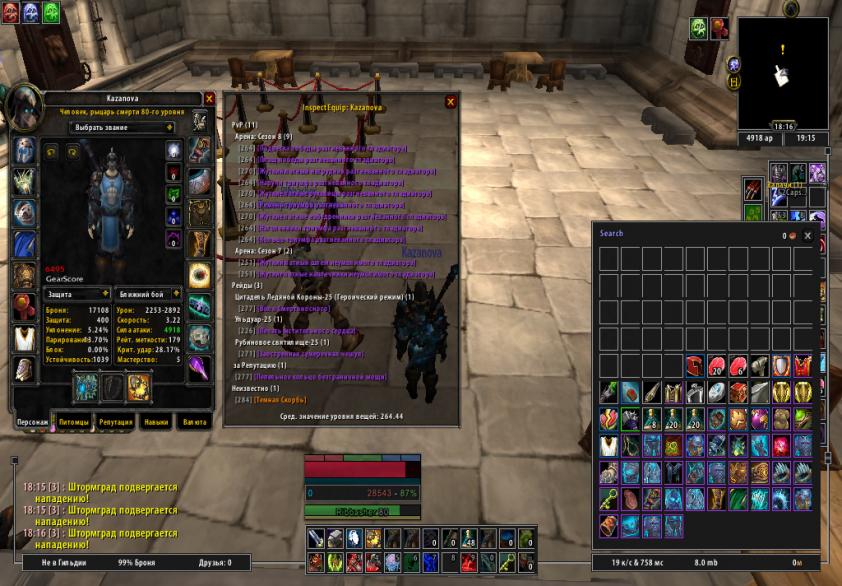This screenshot has width=842, height=586.
Task: Select the red helmet item in bag
Action: (694, 366)
